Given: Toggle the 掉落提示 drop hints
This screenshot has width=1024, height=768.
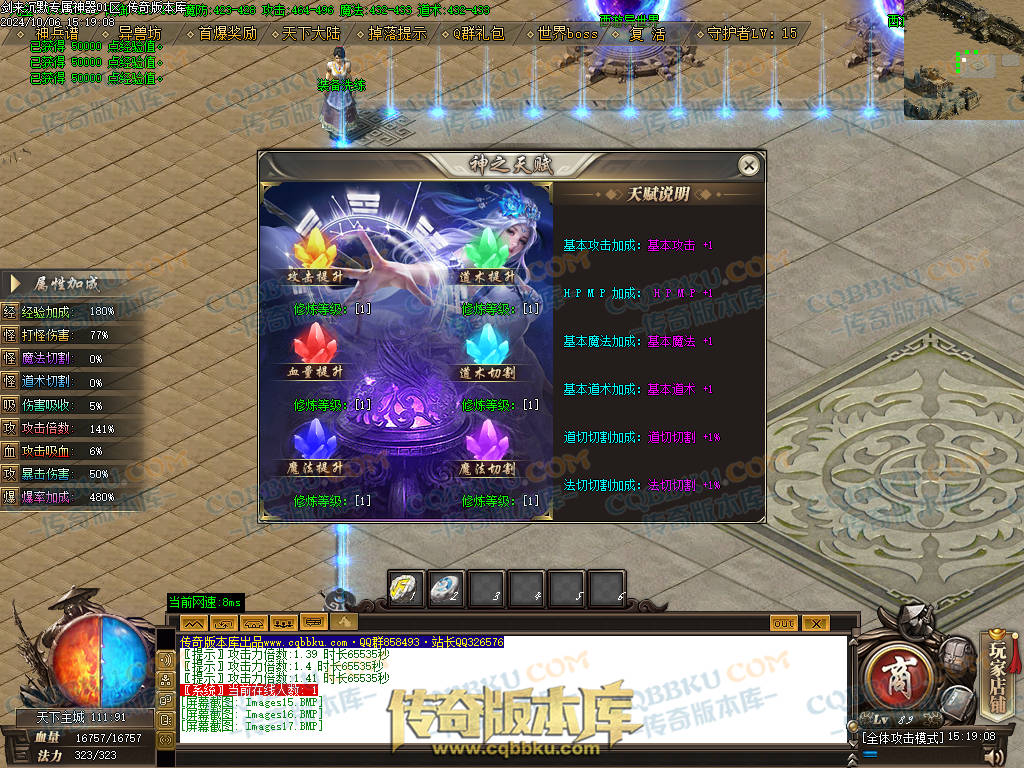Looking at the screenshot, I should coord(397,33).
